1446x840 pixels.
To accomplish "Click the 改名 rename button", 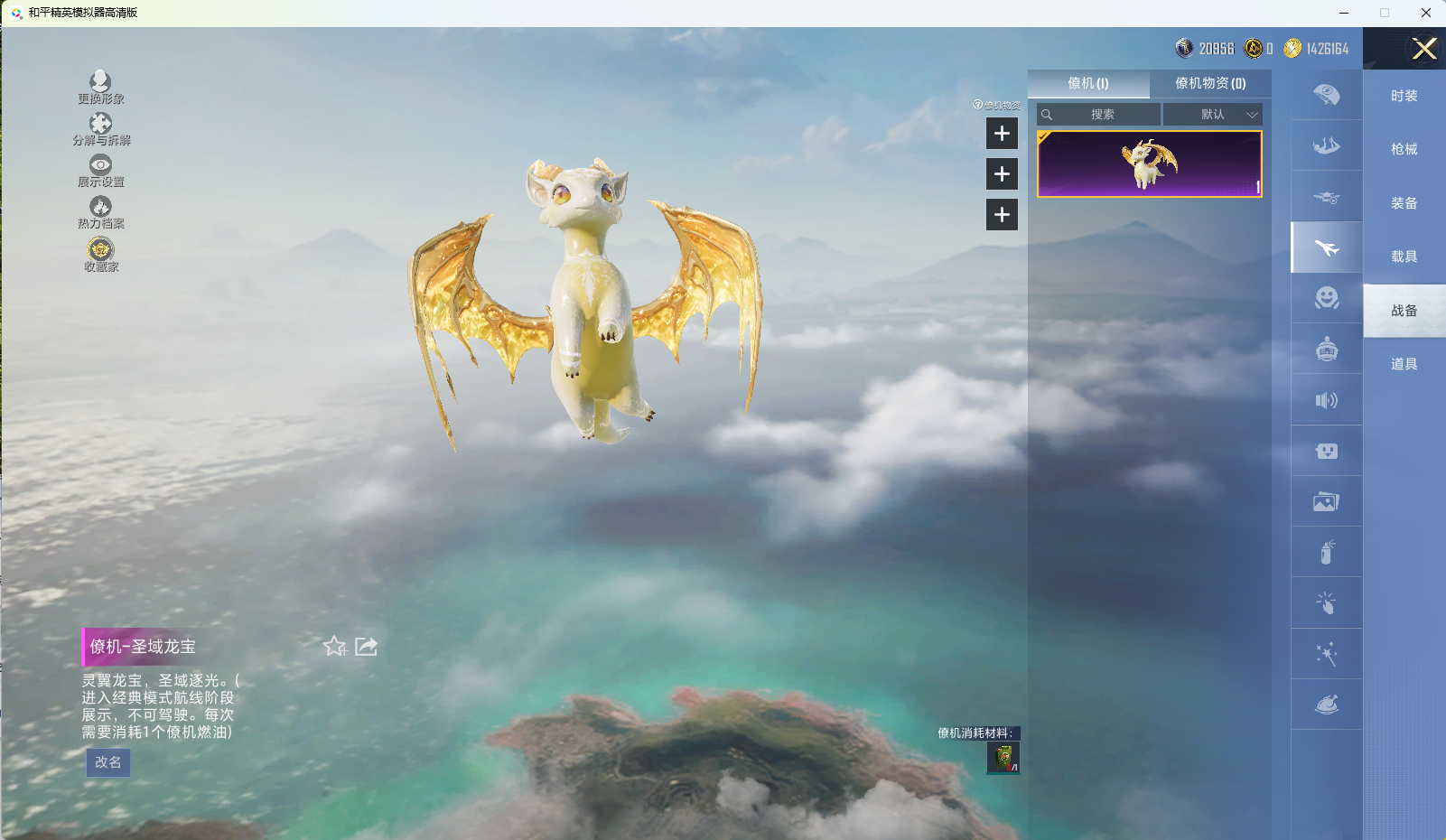I will [x=108, y=762].
